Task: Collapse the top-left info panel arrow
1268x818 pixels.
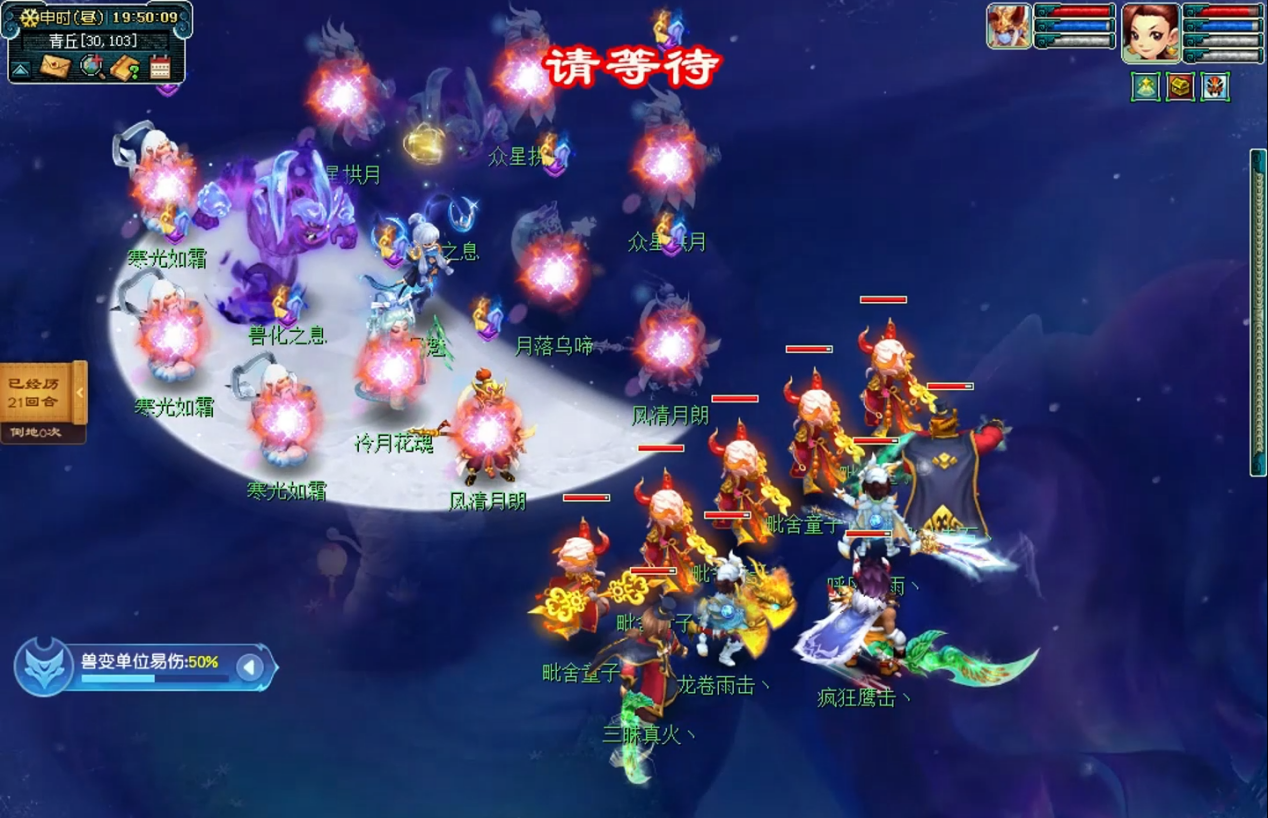Action: point(20,69)
